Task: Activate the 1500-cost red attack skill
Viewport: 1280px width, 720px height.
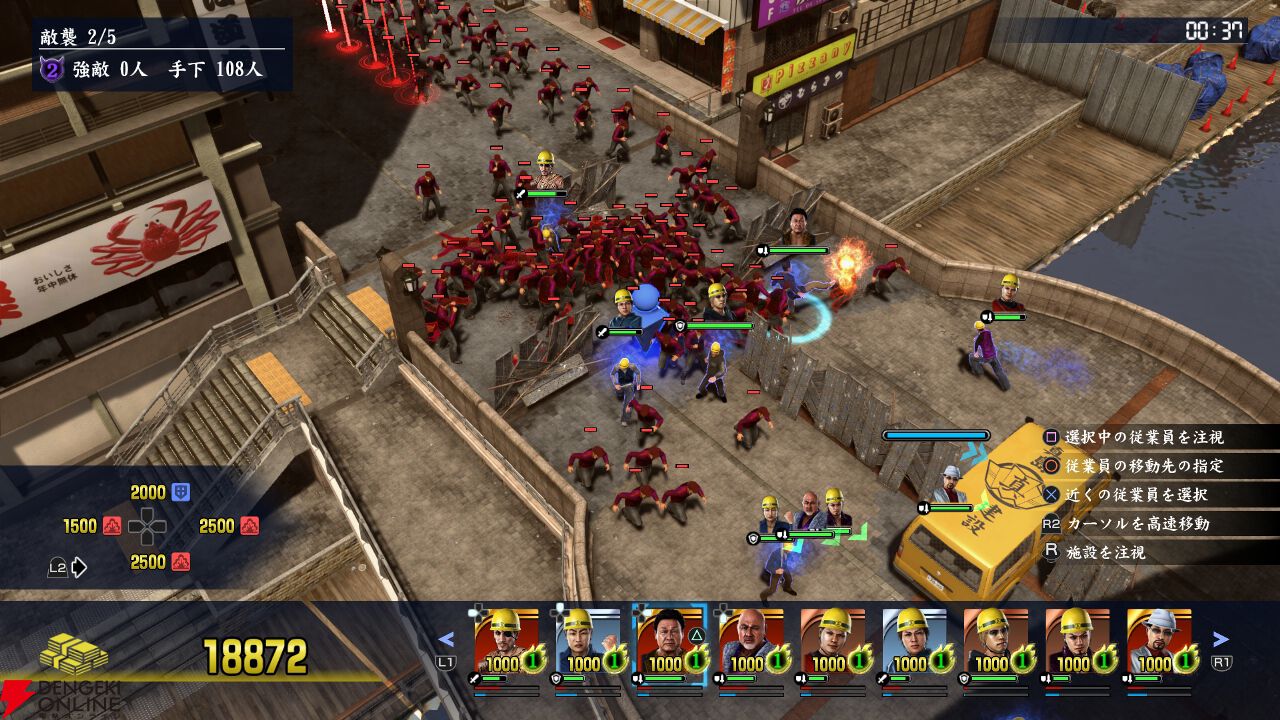Action: (x=112, y=526)
